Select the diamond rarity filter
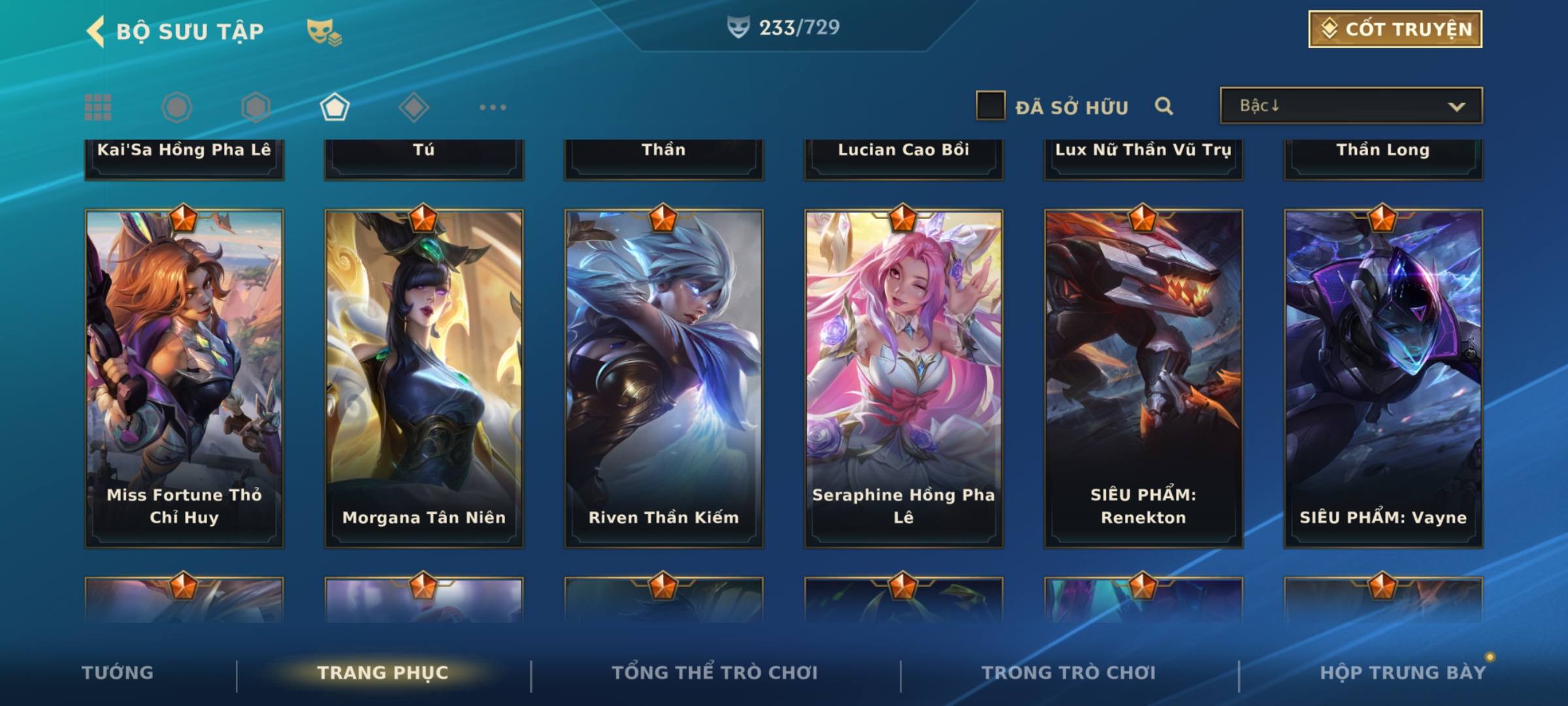 tap(414, 107)
